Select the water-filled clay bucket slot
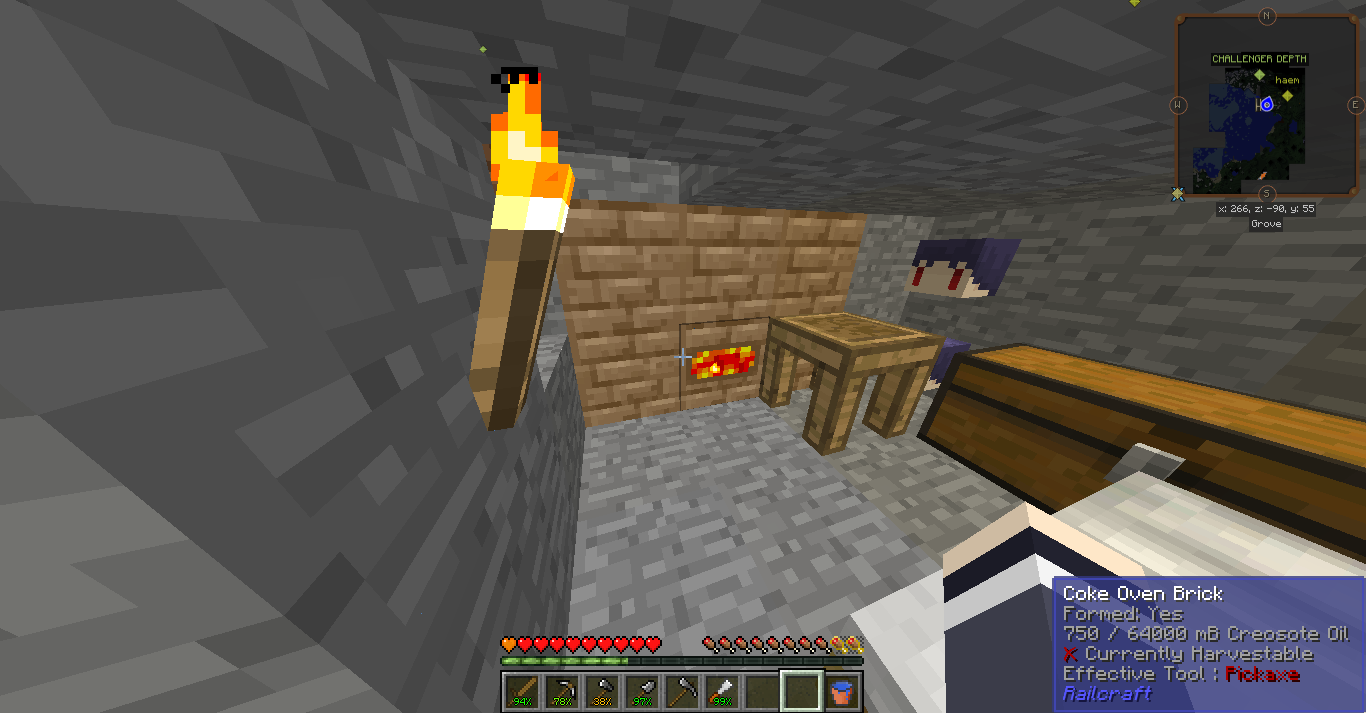 (842, 690)
